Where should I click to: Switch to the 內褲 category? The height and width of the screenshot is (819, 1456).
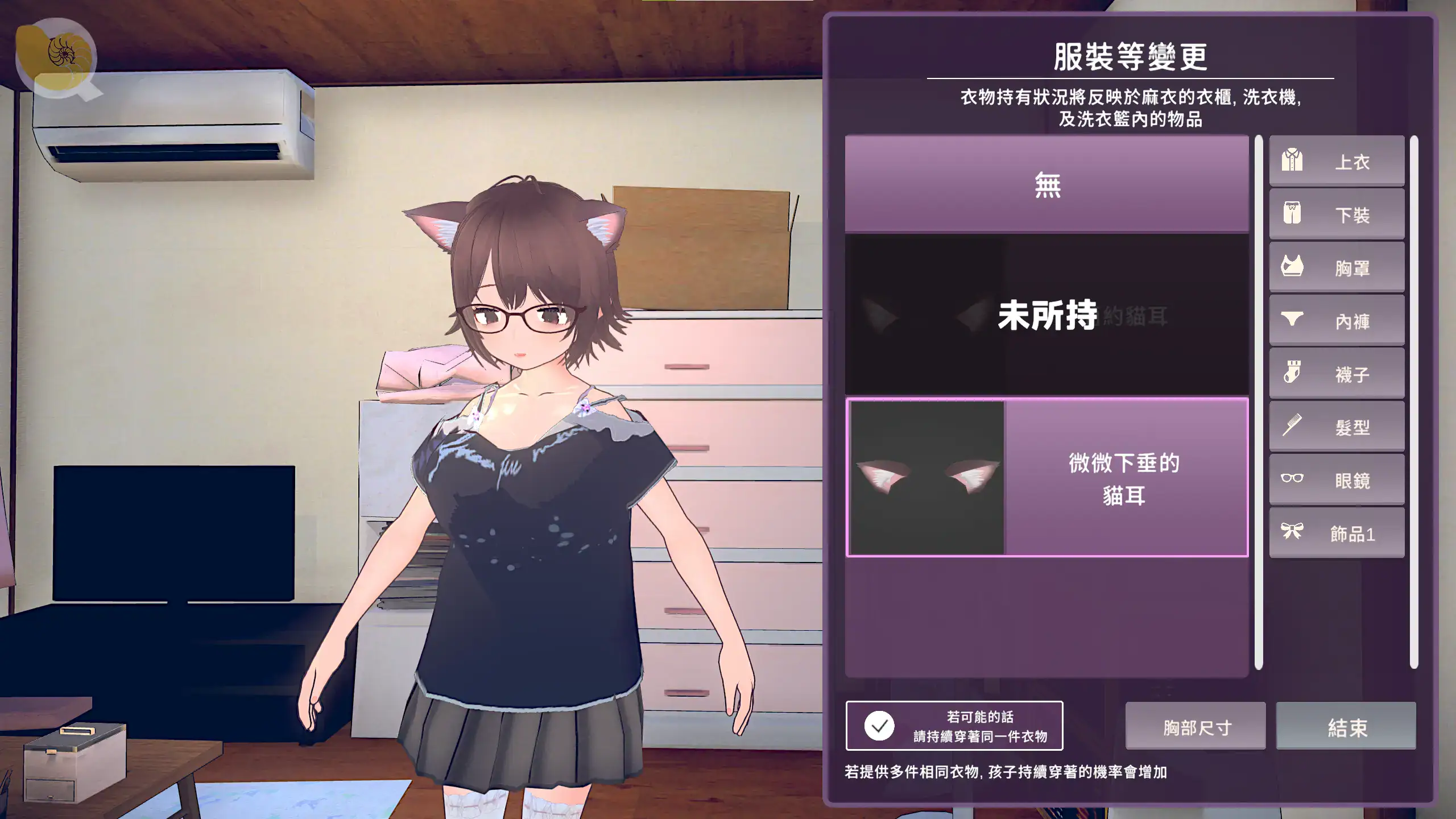1337,321
